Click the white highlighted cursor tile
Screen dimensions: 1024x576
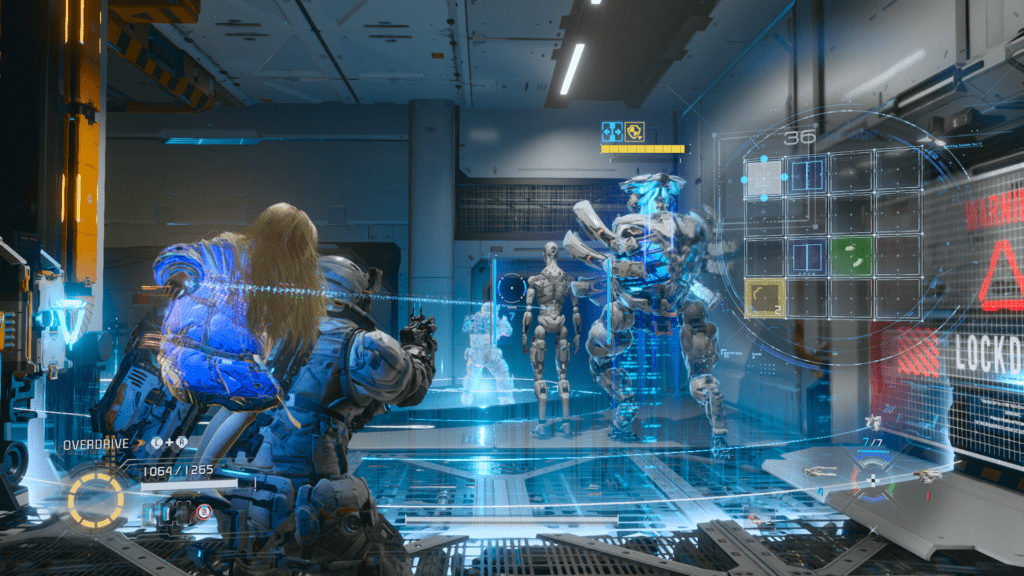point(765,177)
